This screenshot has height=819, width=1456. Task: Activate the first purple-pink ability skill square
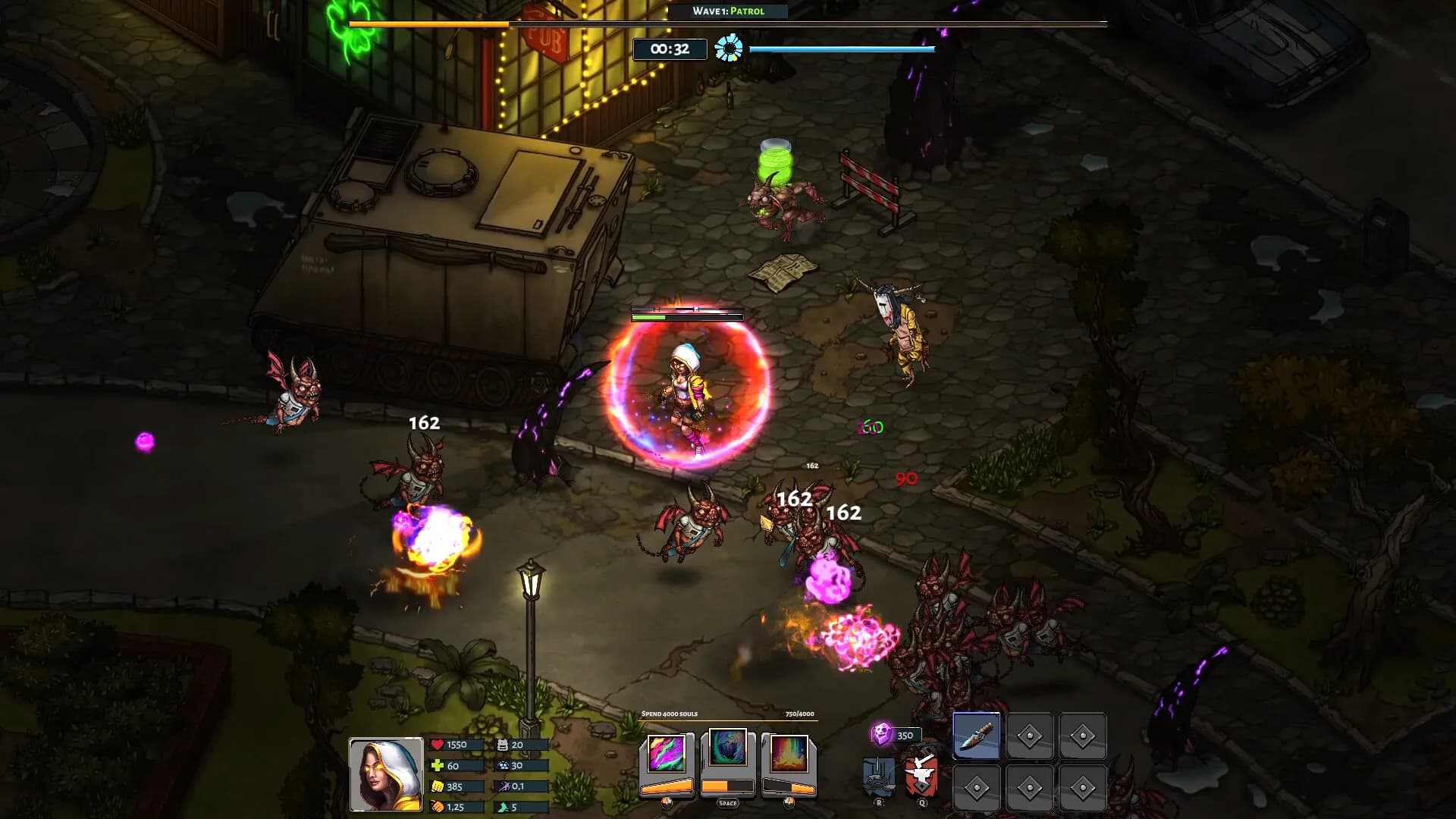coord(665,753)
